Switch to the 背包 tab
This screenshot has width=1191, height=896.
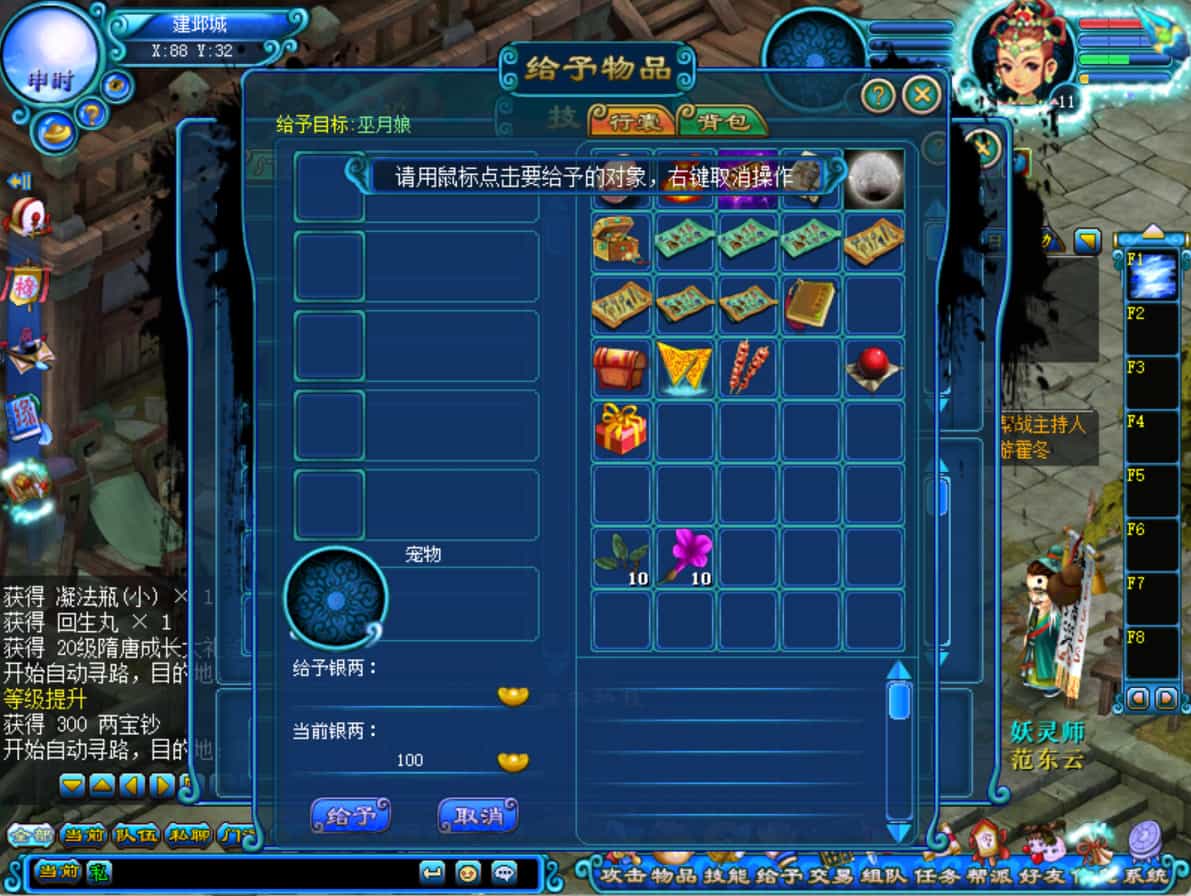723,122
